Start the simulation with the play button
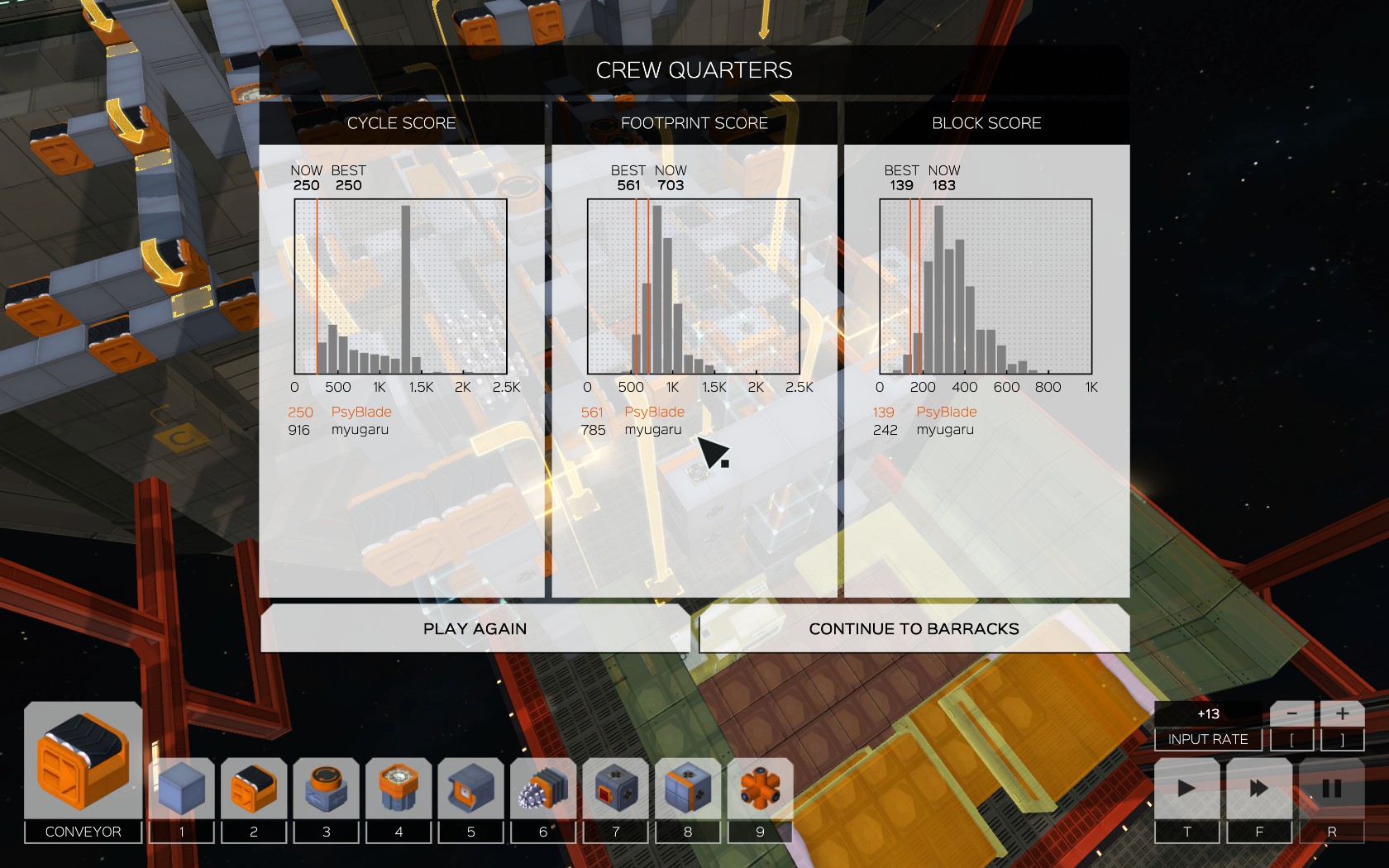Viewport: 1389px width, 868px height. pos(1186,788)
